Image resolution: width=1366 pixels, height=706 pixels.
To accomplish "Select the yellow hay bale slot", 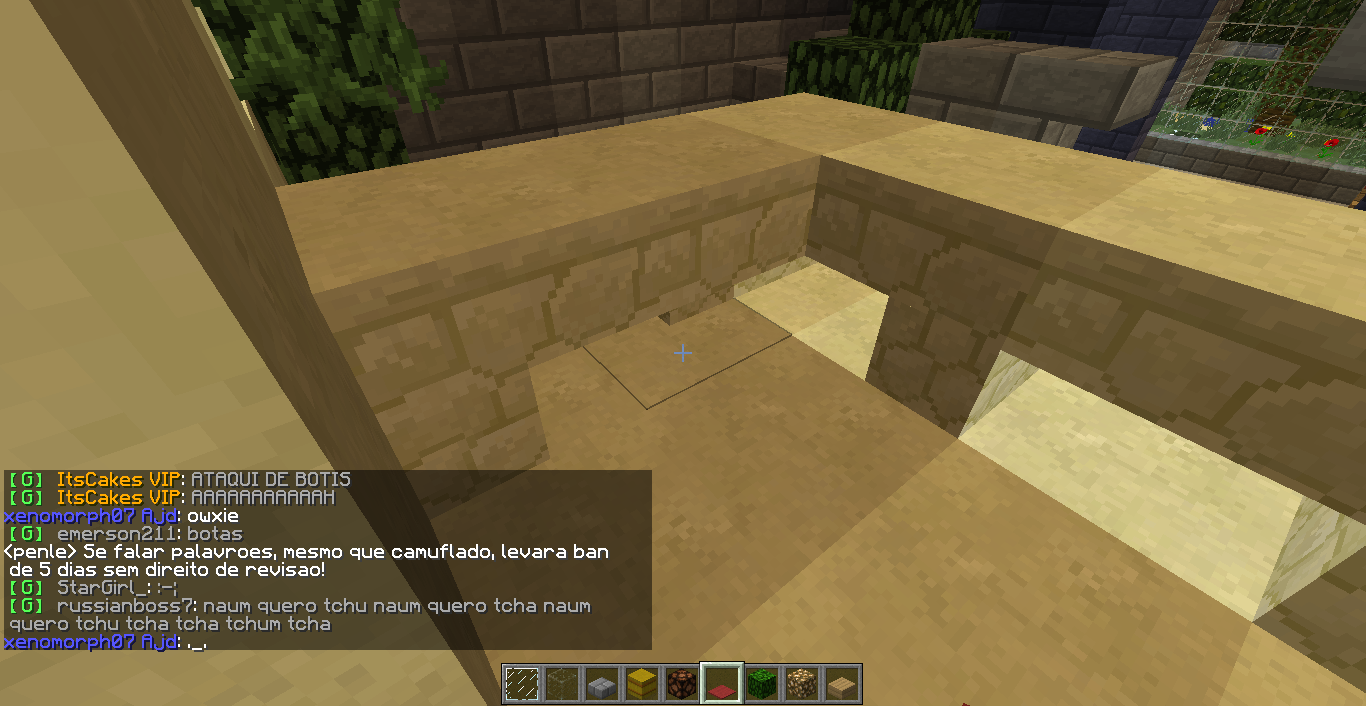I will coord(642,684).
